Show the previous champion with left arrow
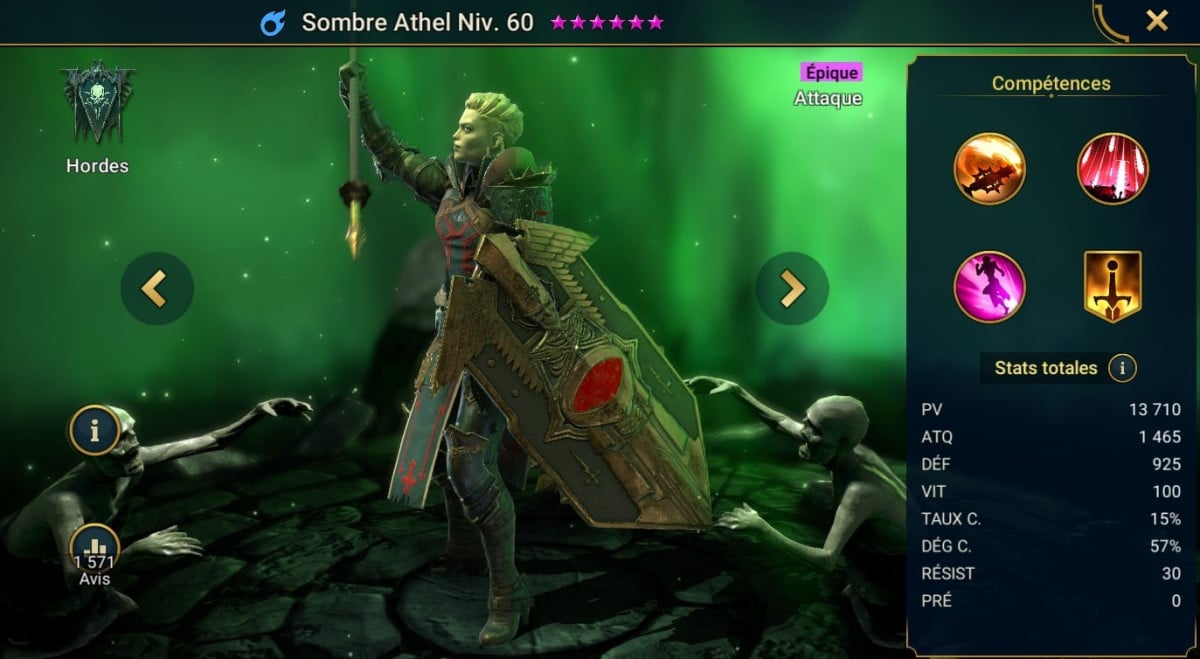Viewport: 1200px width, 659px height. pos(157,288)
